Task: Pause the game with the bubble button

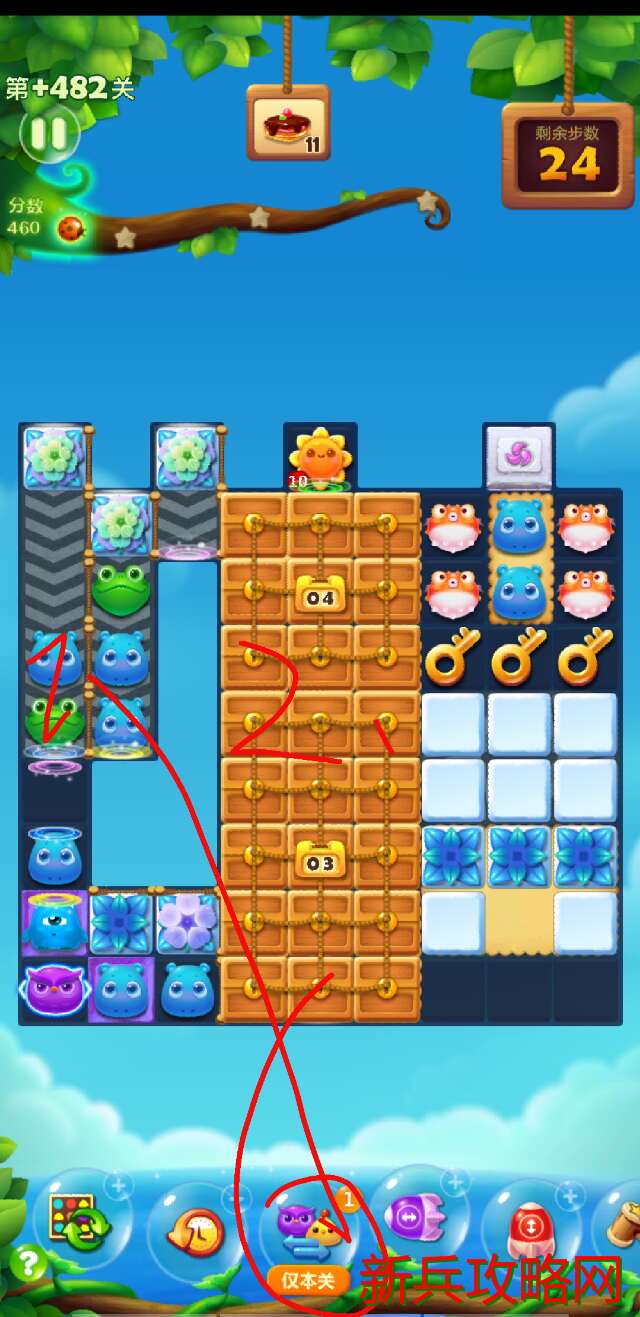Action: pyautogui.click(x=48, y=134)
